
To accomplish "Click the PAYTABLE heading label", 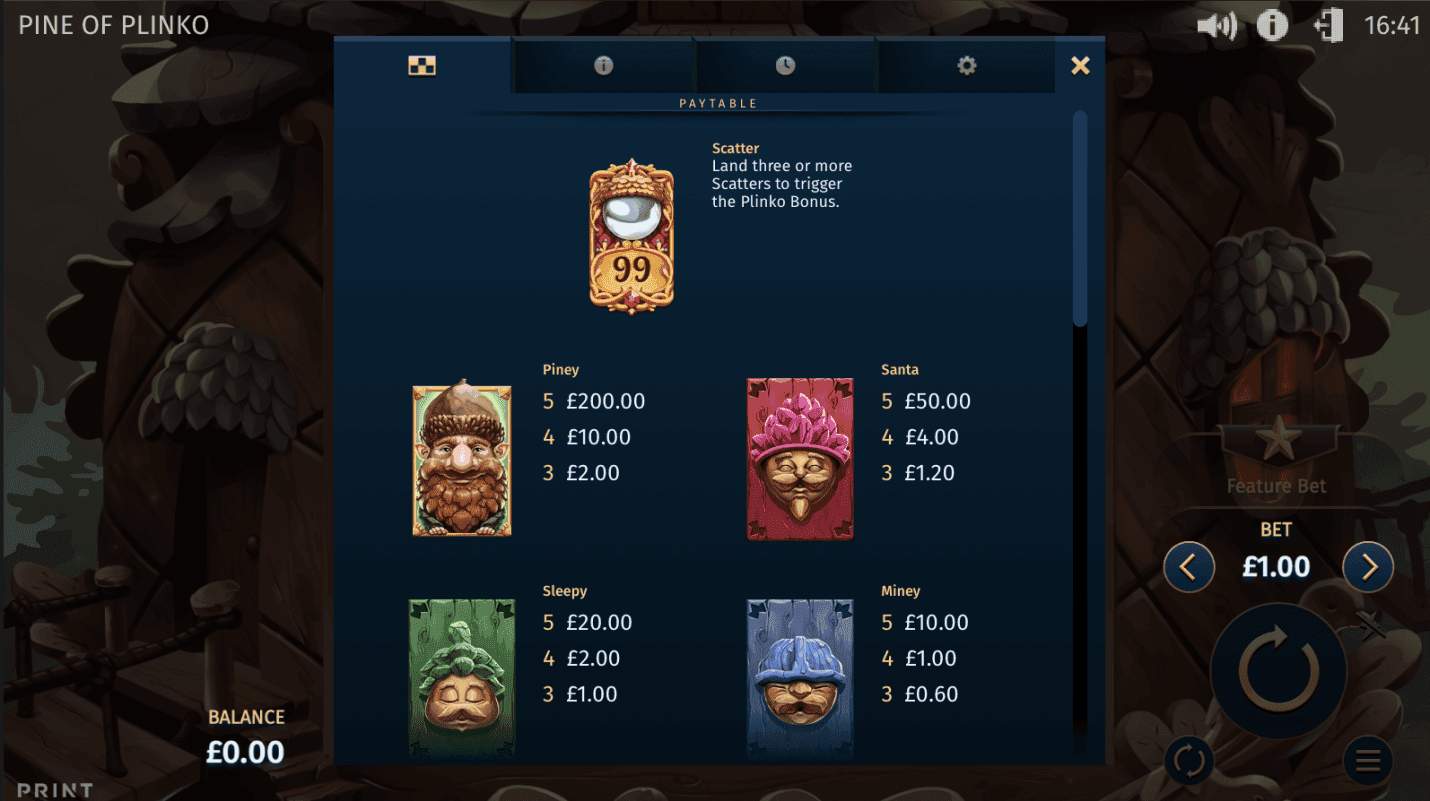I will click(x=719, y=102).
